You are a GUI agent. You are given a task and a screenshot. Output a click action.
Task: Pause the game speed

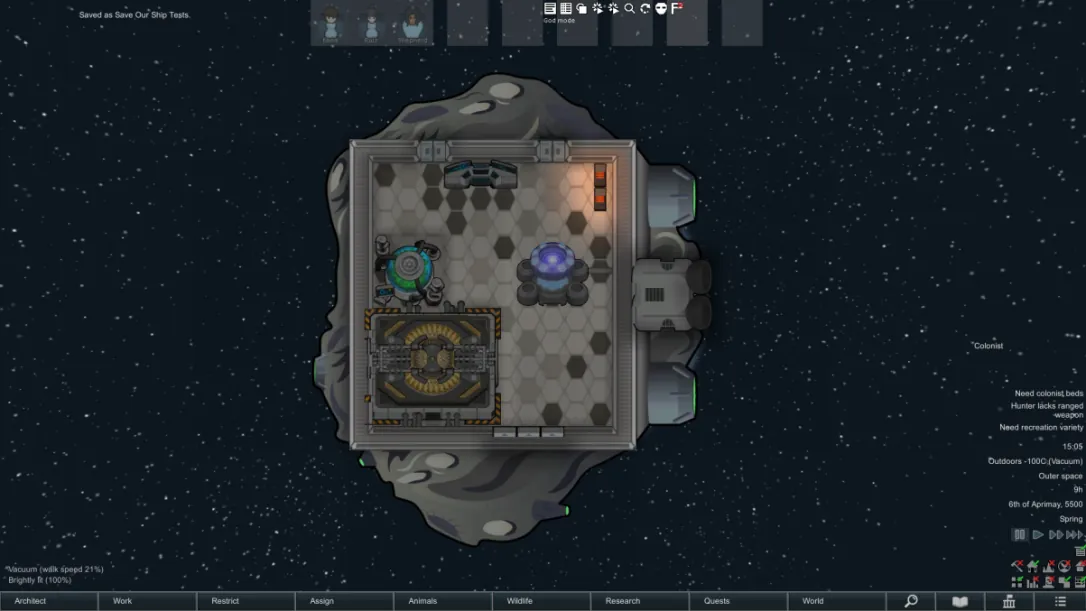1020,535
